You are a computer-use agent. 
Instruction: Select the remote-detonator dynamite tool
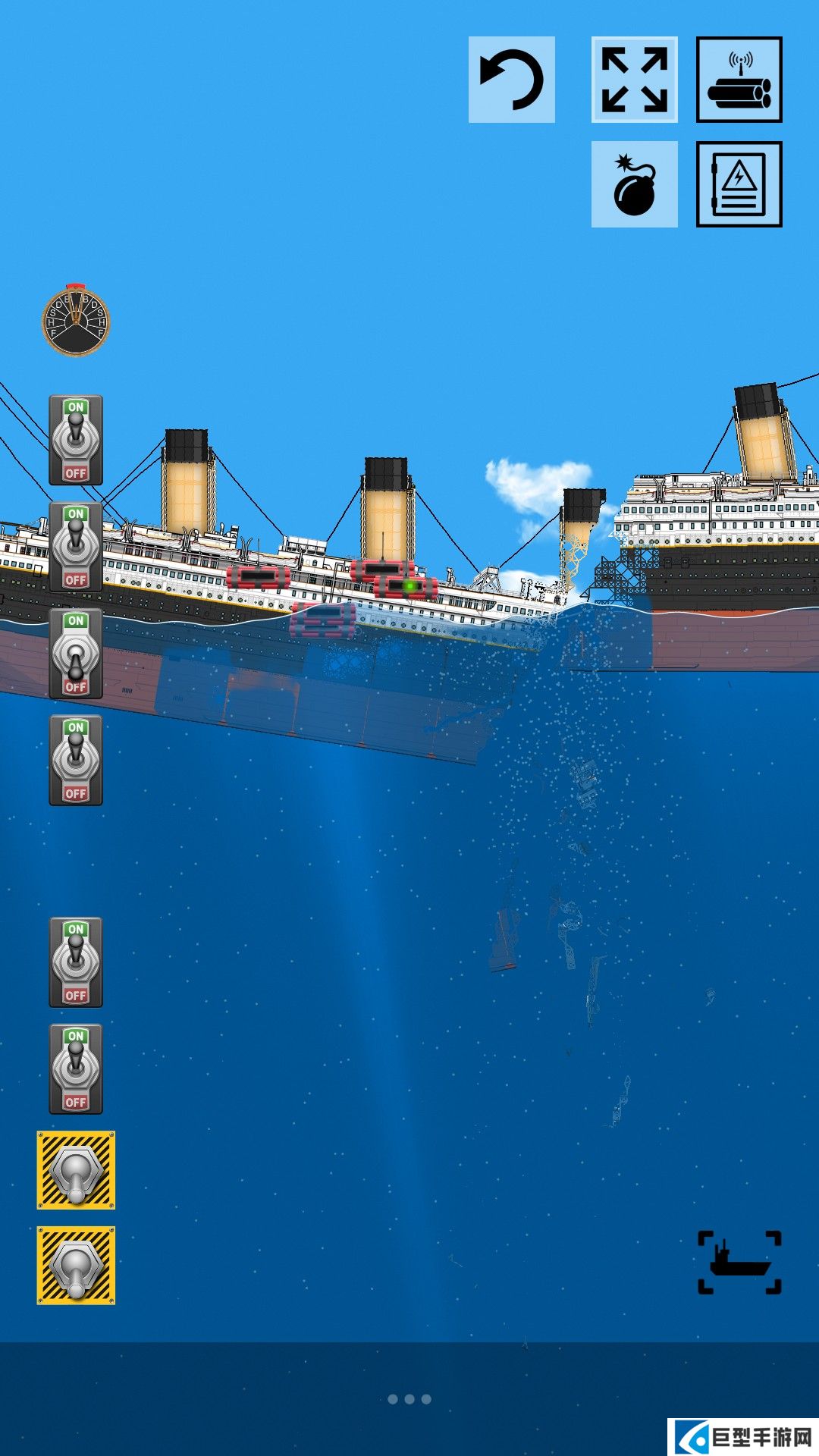739,80
